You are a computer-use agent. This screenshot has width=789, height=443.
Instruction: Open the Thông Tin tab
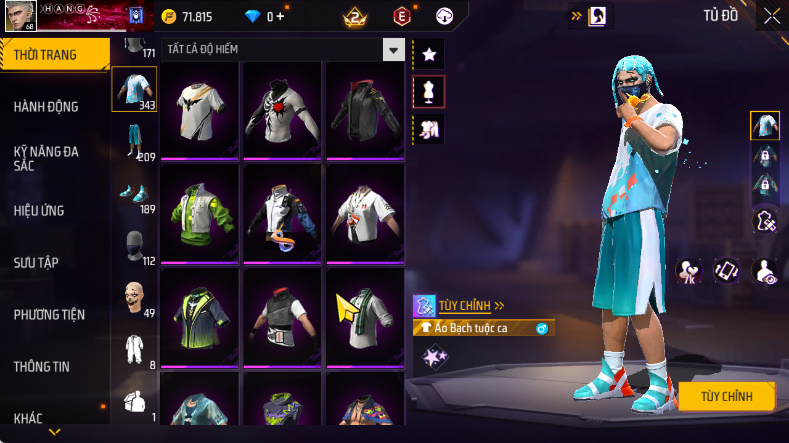point(42,366)
